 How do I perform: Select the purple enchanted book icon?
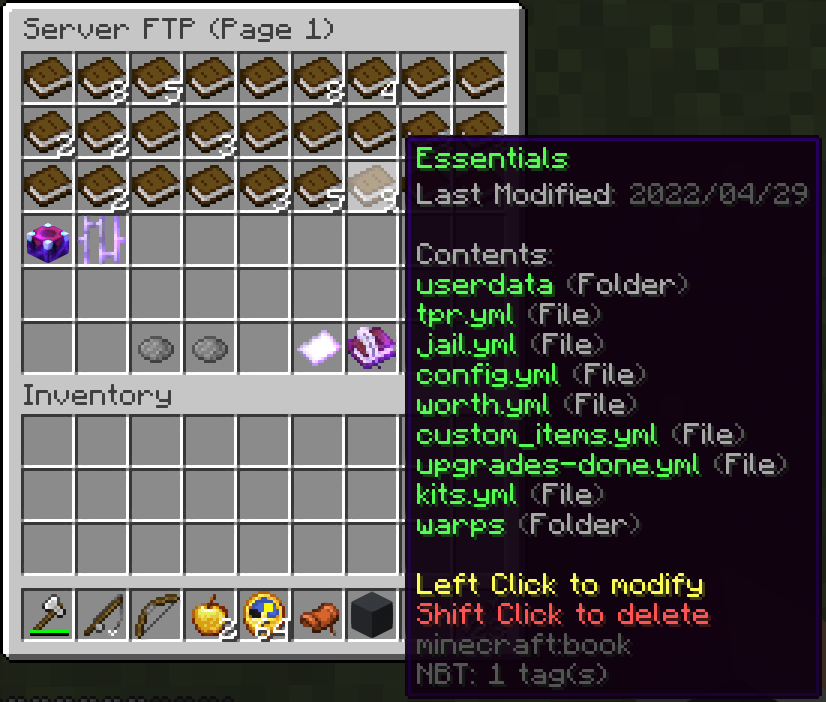372,348
